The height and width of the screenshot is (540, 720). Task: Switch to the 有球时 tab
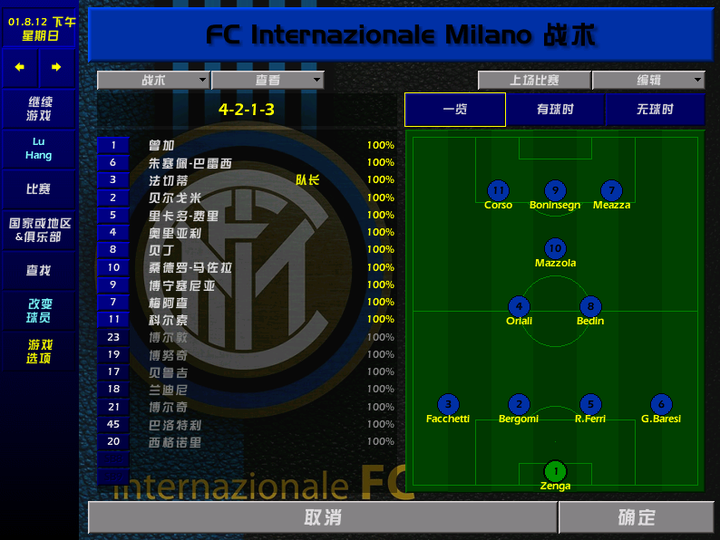(x=555, y=110)
